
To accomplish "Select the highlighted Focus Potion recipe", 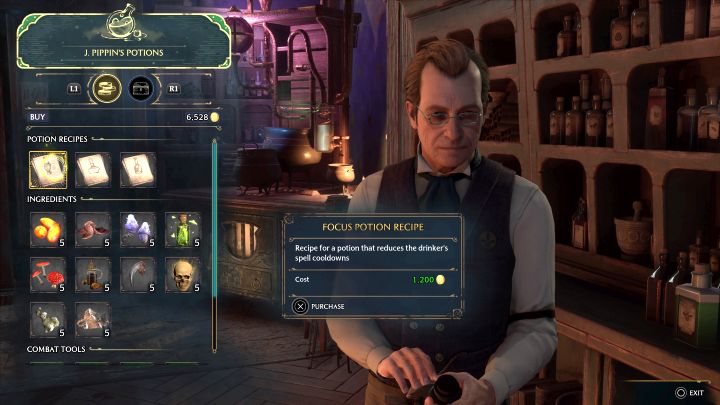I will coord(47,170).
